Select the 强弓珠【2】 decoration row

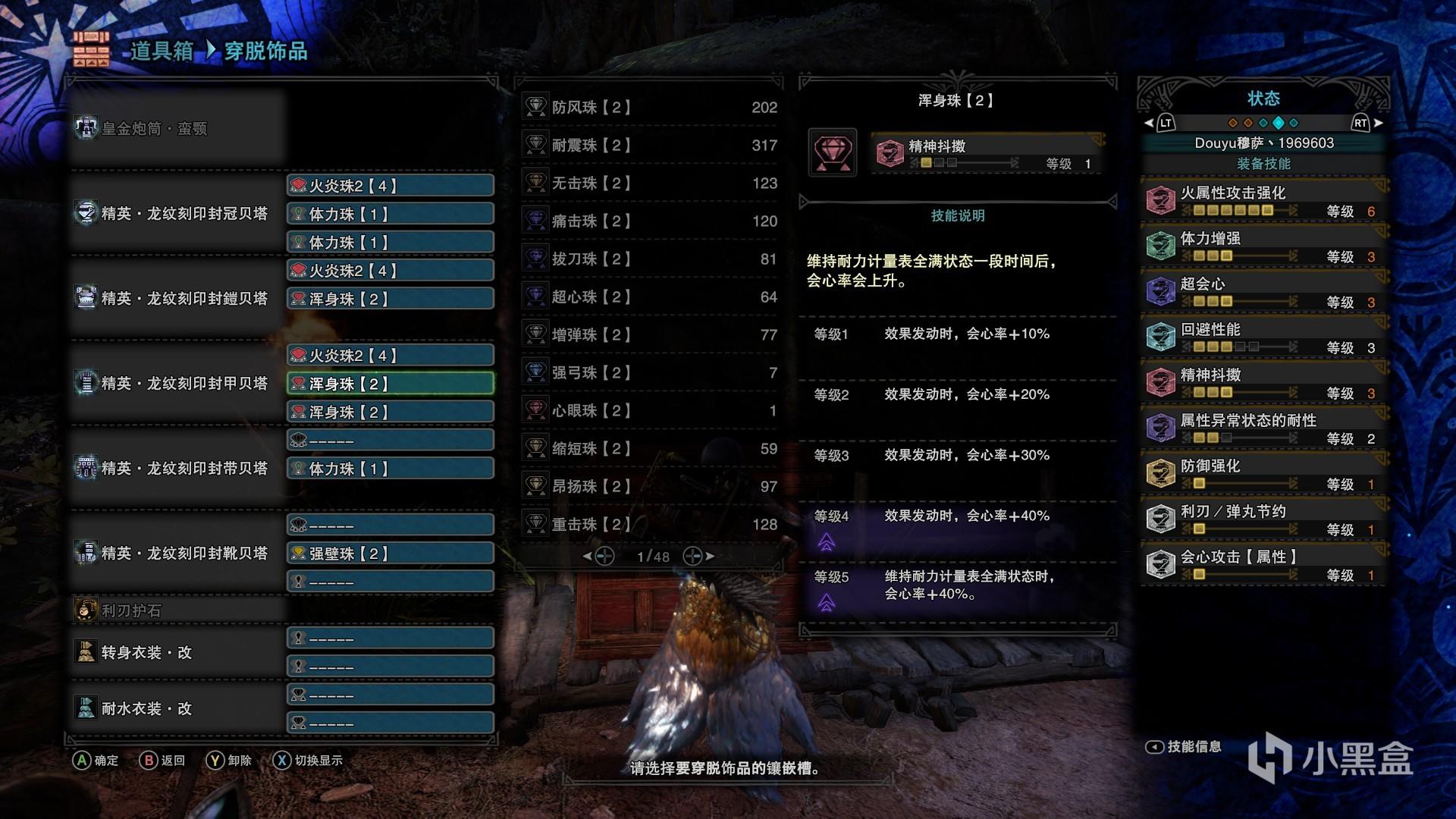[650, 372]
